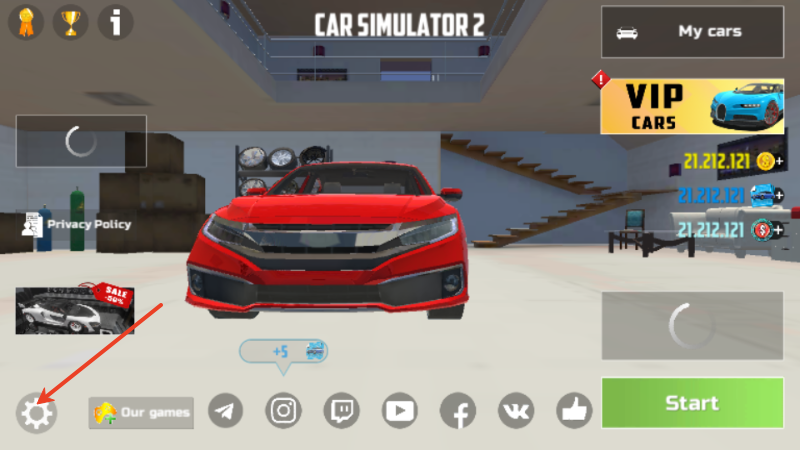View the Privacy Policy
Screen dimensions: 800x450
(77, 225)
